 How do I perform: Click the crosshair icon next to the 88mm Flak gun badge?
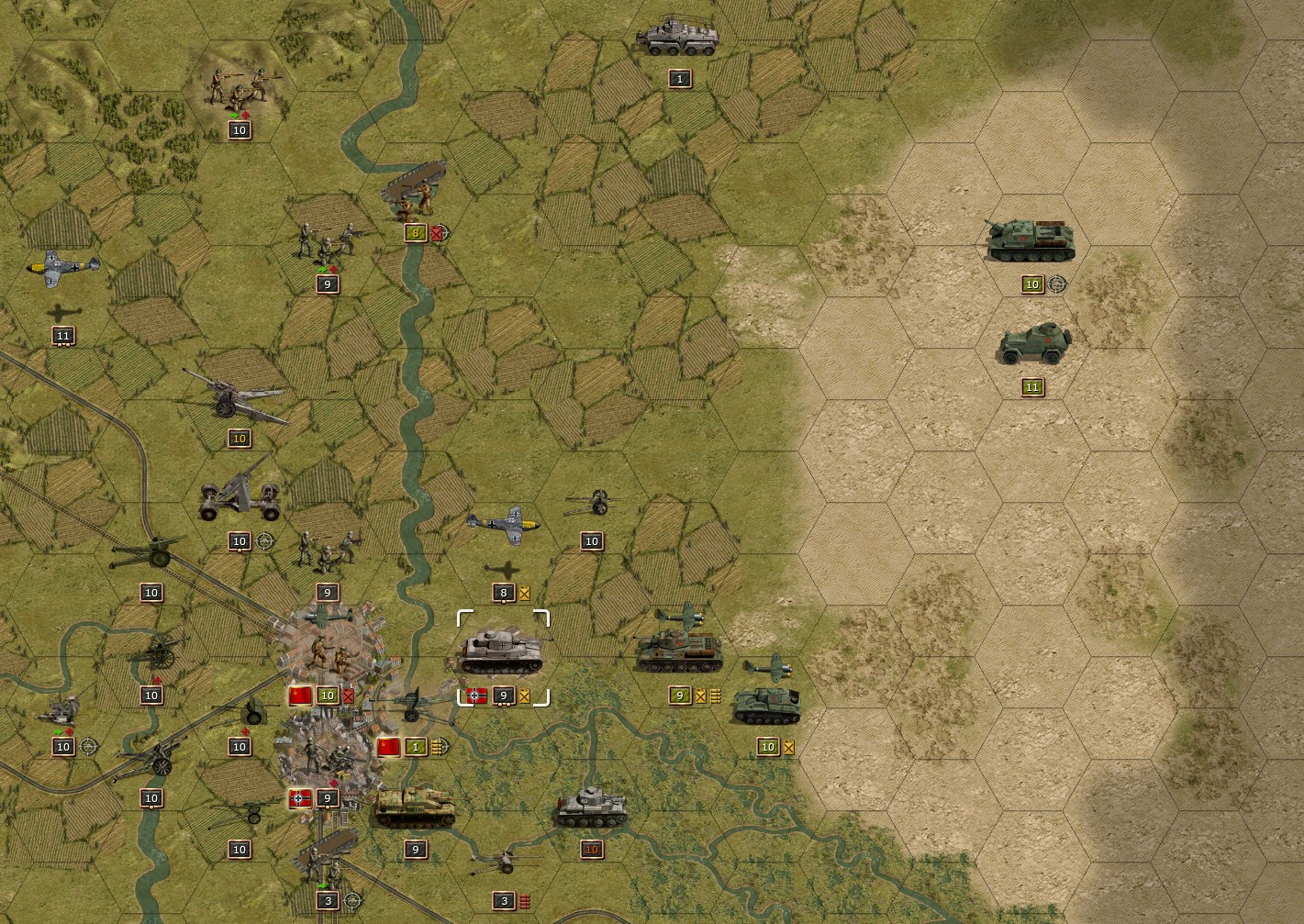(x=264, y=541)
